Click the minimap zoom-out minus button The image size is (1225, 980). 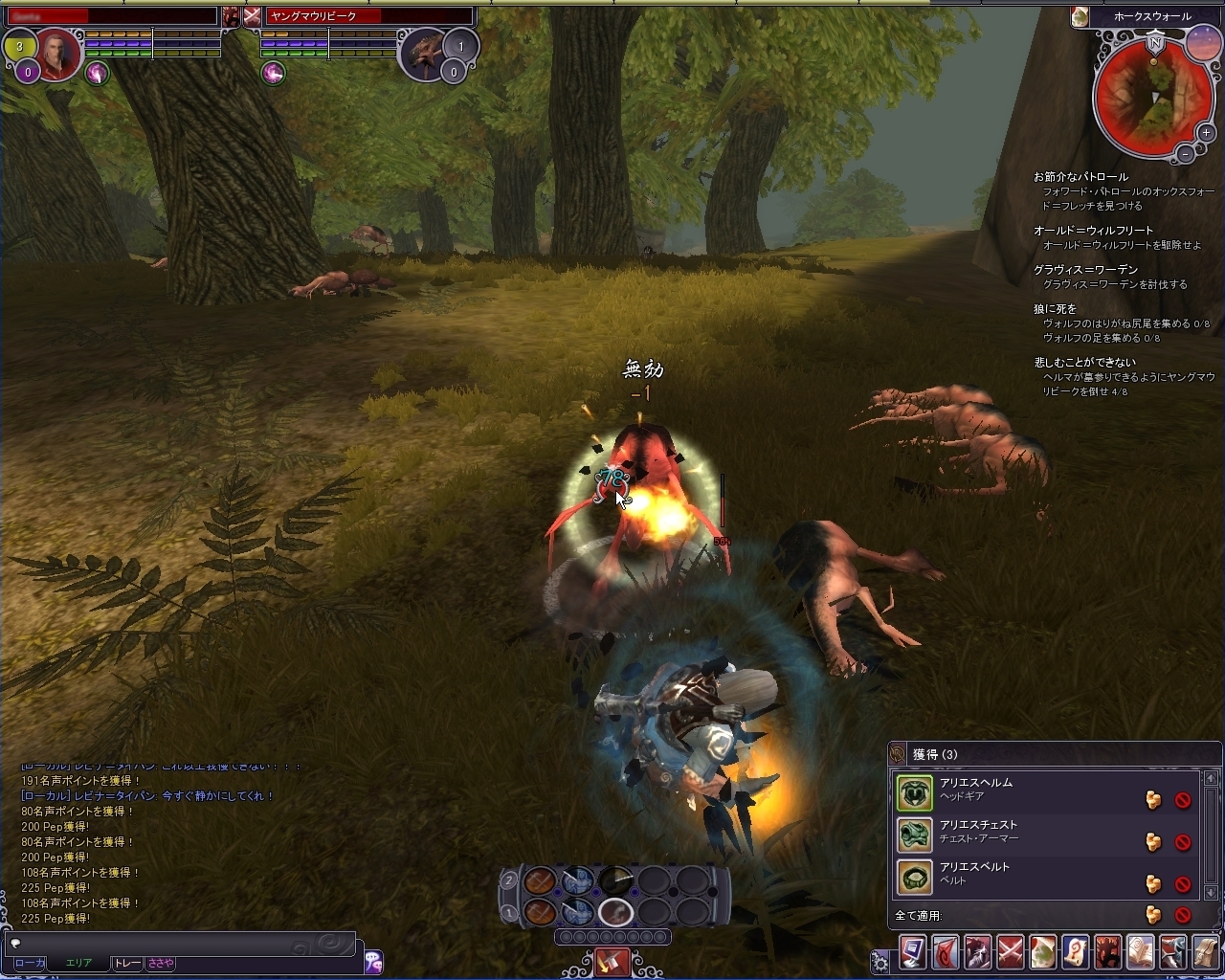click(x=1185, y=153)
